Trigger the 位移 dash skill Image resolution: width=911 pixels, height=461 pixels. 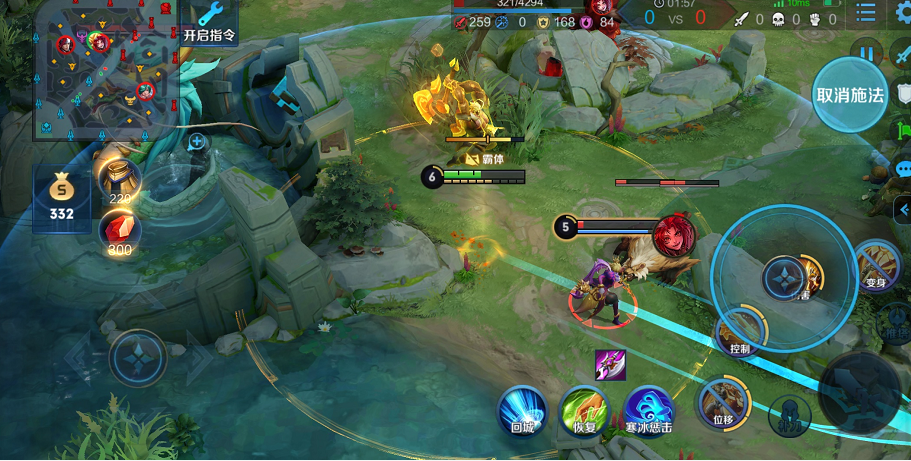point(723,402)
